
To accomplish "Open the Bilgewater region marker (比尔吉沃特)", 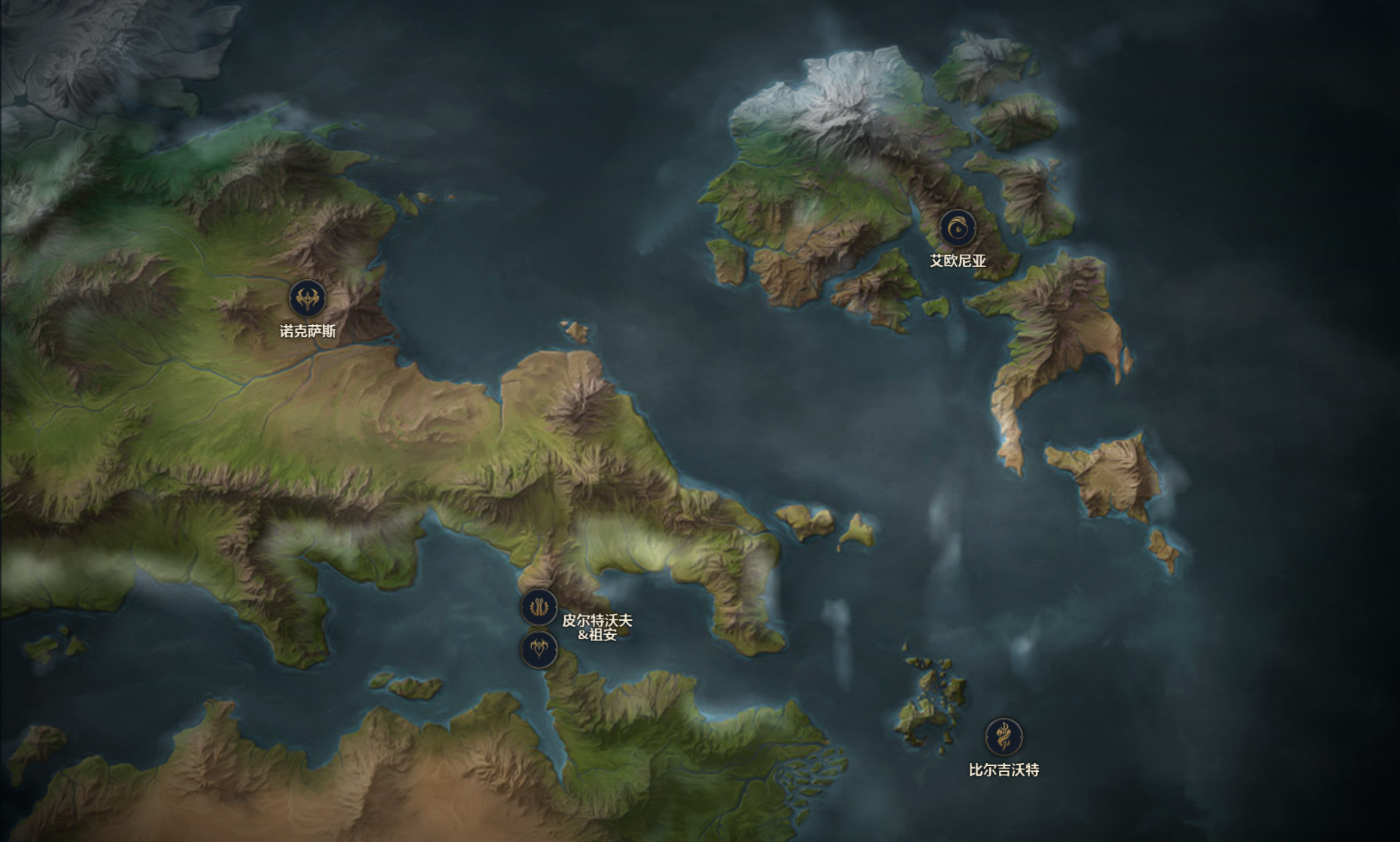I will pyautogui.click(x=1004, y=736).
